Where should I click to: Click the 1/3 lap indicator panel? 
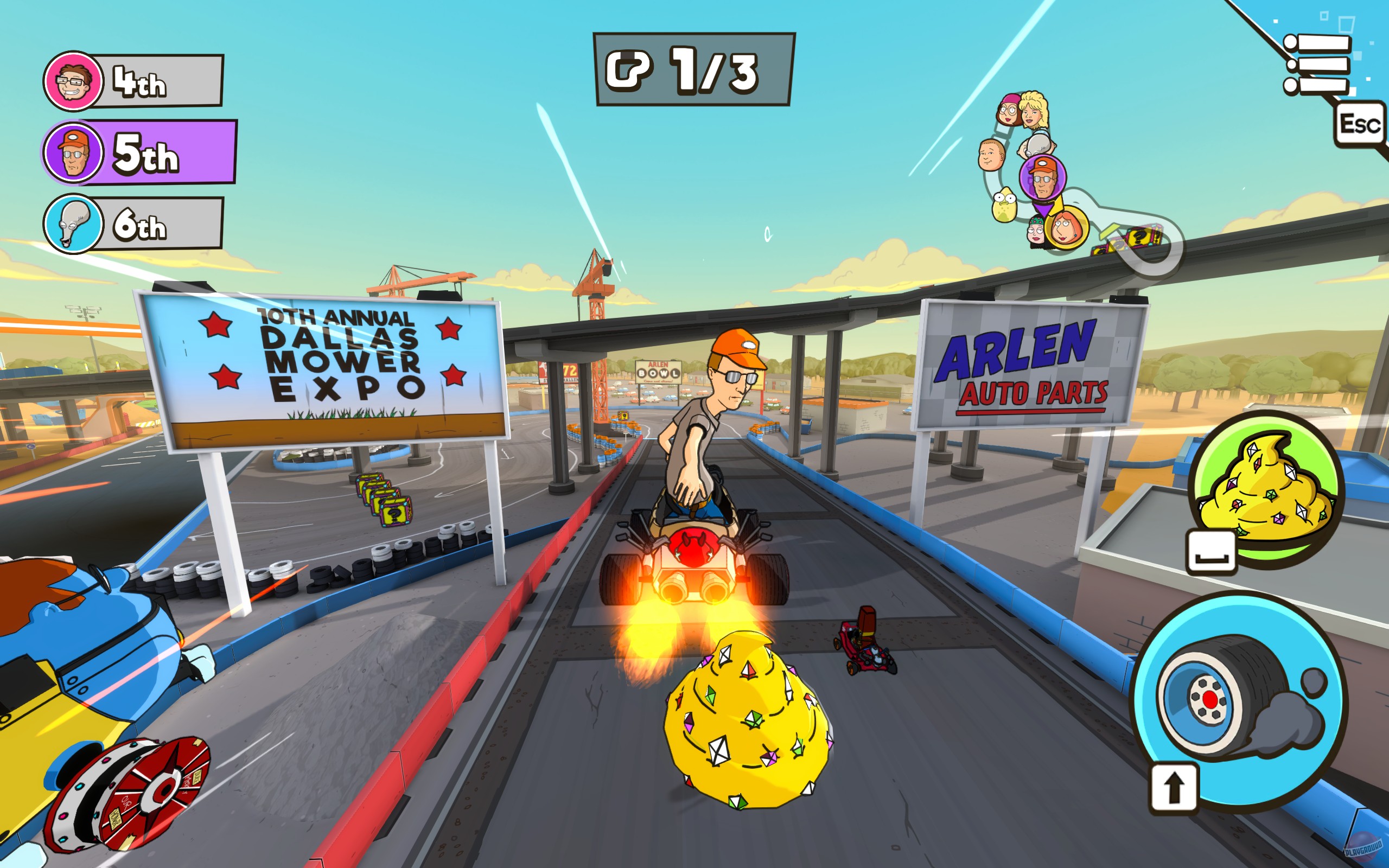[x=689, y=69]
